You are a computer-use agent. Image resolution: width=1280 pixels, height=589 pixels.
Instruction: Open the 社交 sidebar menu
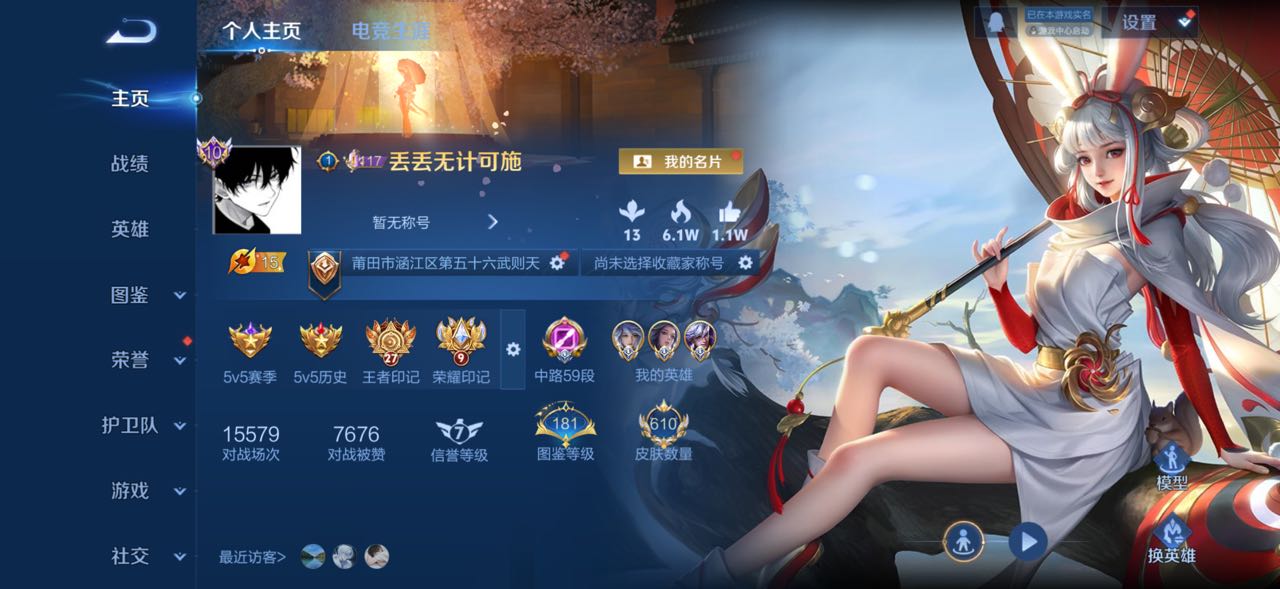click(145, 556)
